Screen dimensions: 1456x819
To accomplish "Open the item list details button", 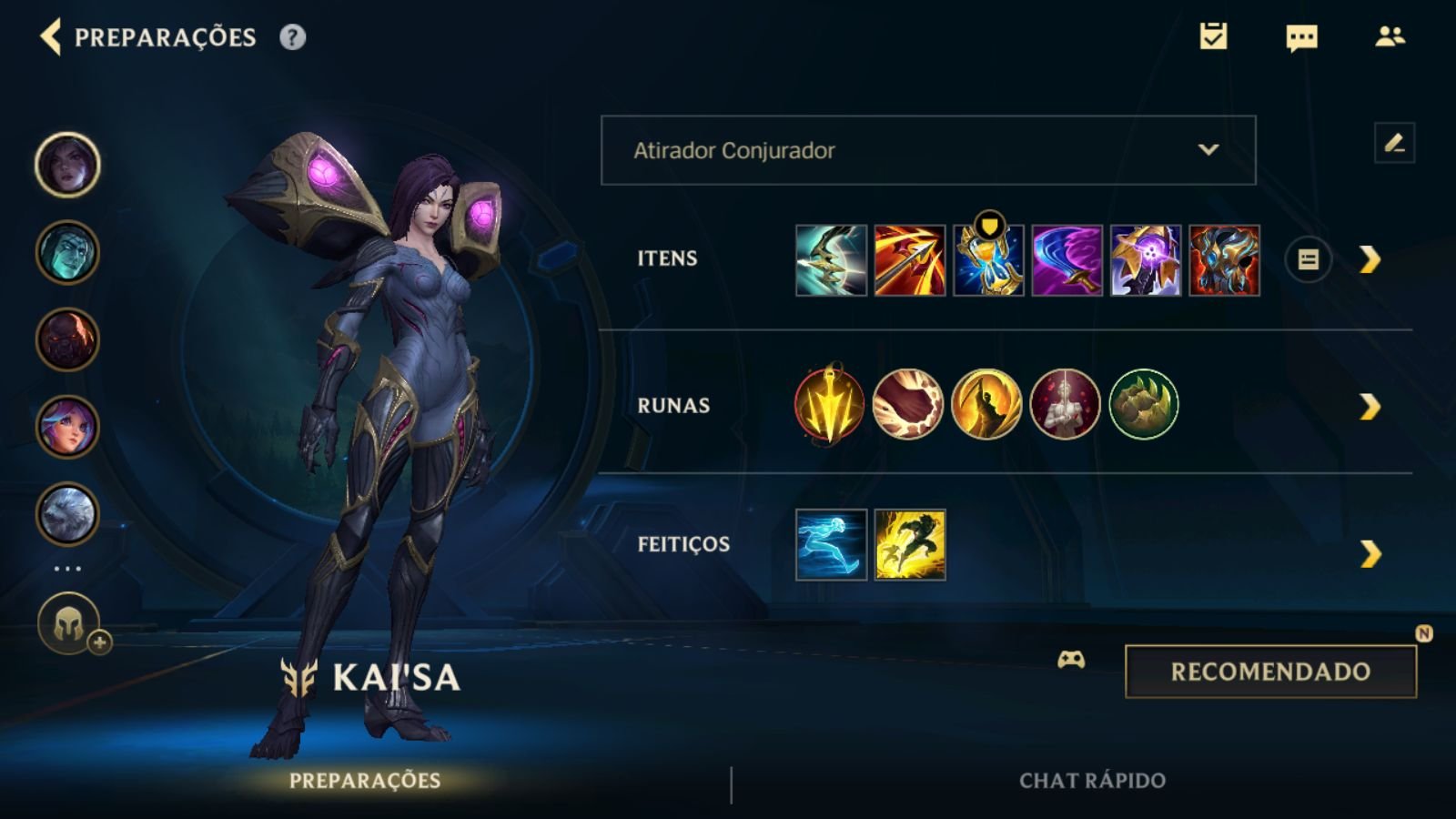I will (1308, 260).
